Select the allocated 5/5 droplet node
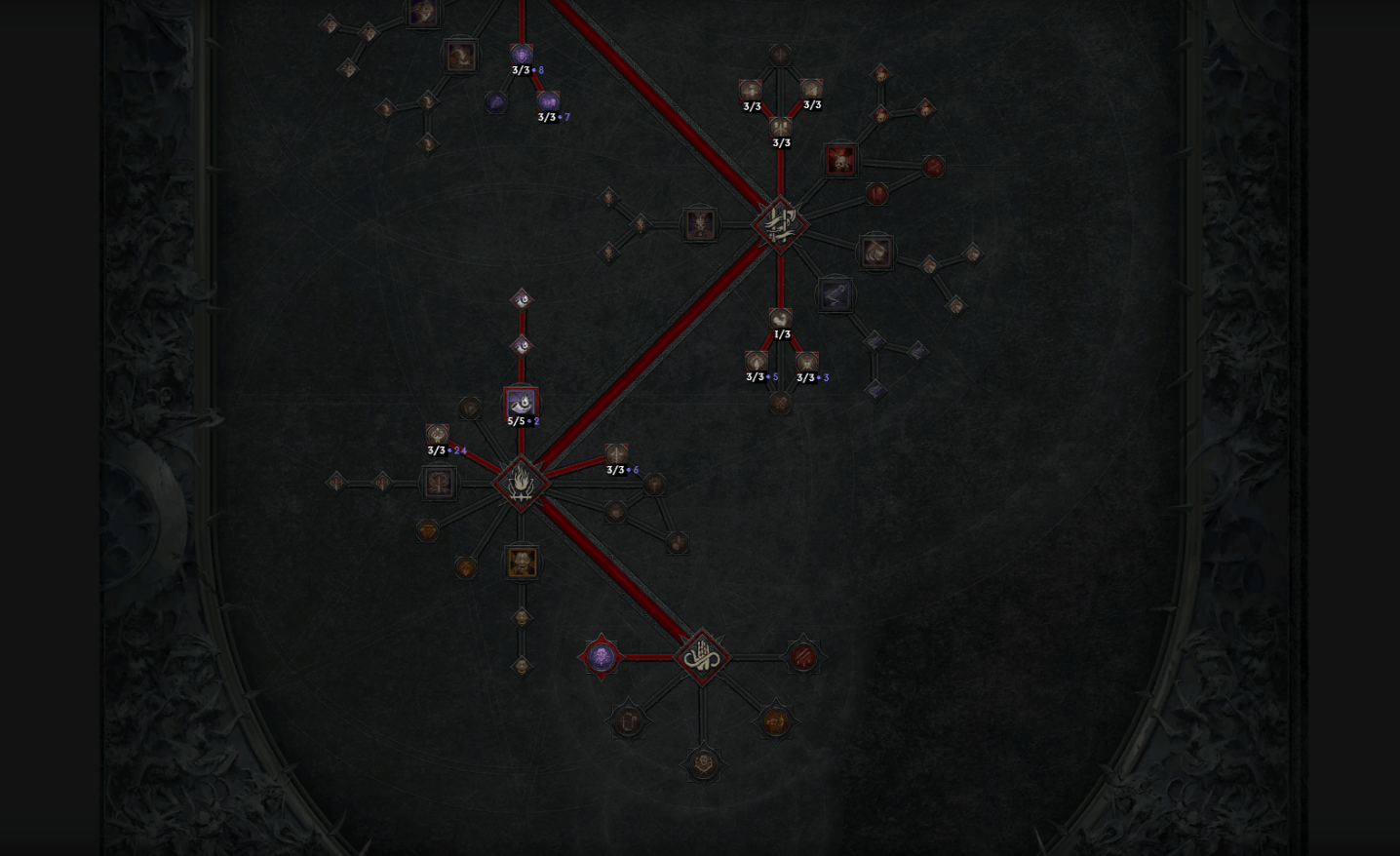 click(x=520, y=402)
